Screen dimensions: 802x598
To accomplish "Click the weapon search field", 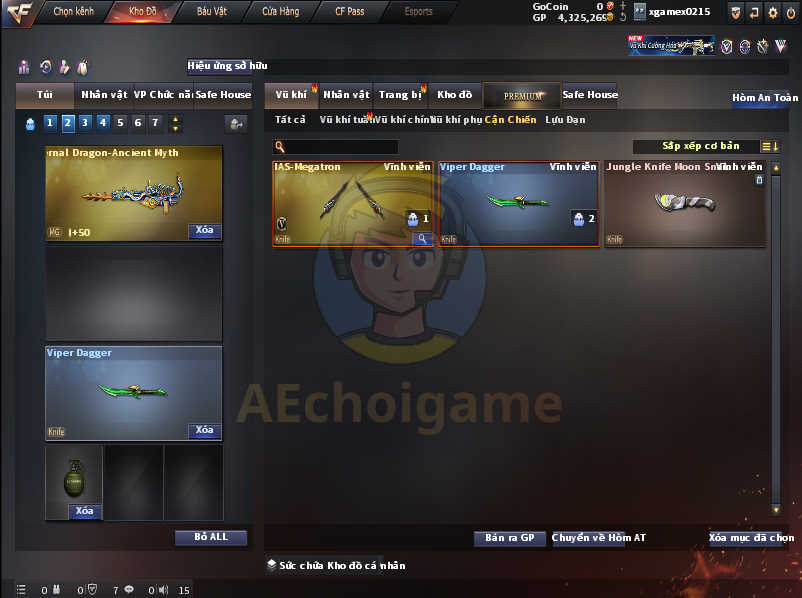I will [x=341, y=147].
